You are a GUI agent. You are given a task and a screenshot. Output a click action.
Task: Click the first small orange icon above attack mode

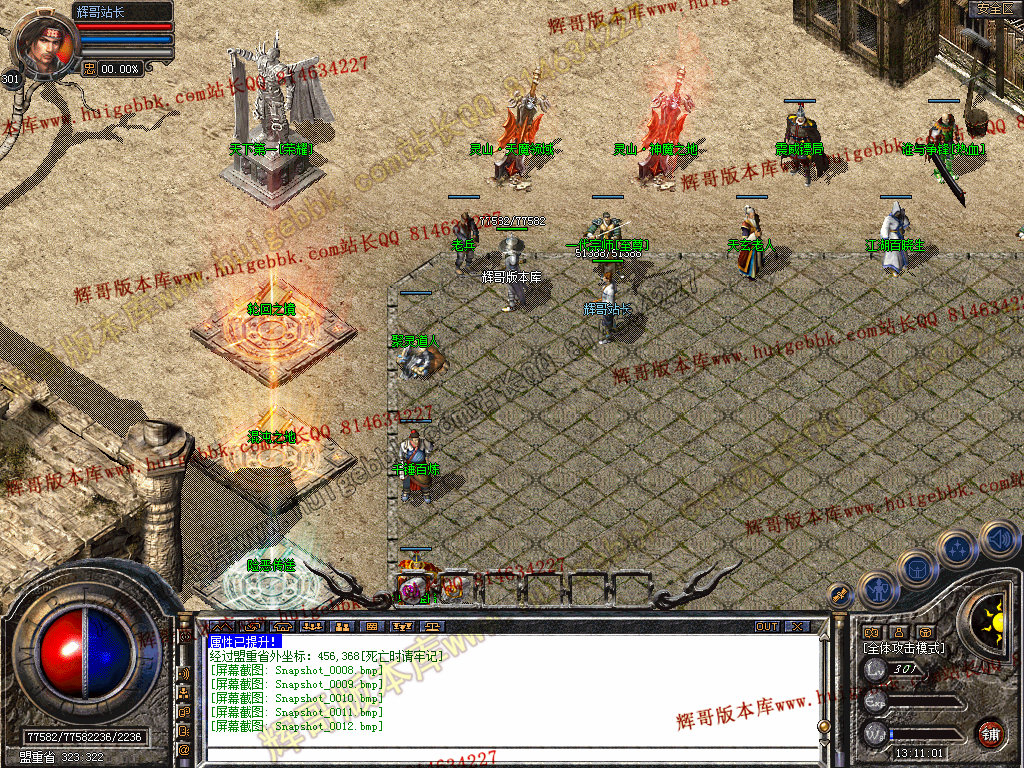coord(870,632)
